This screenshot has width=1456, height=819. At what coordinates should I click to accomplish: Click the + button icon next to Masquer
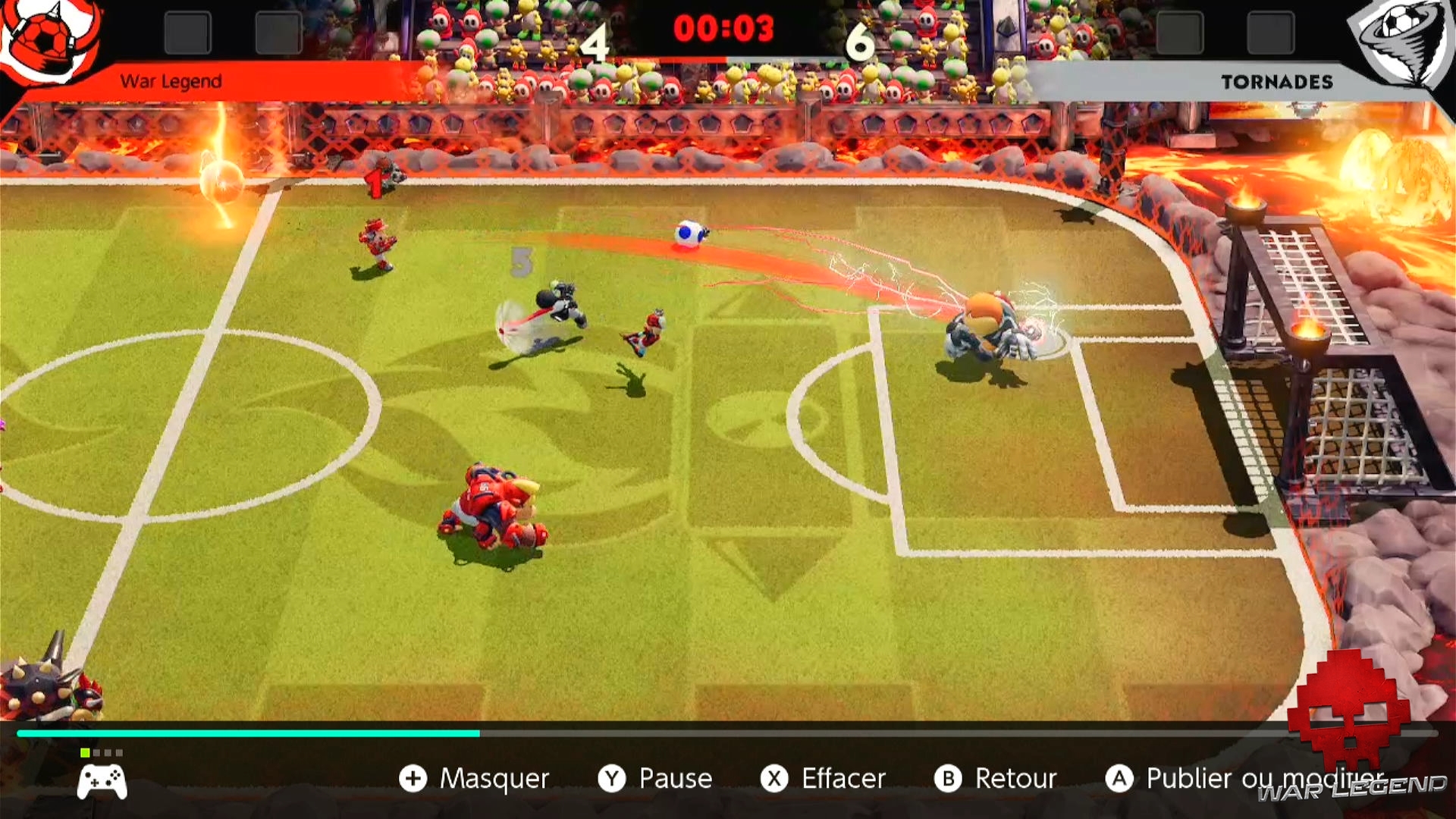point(414,778)
